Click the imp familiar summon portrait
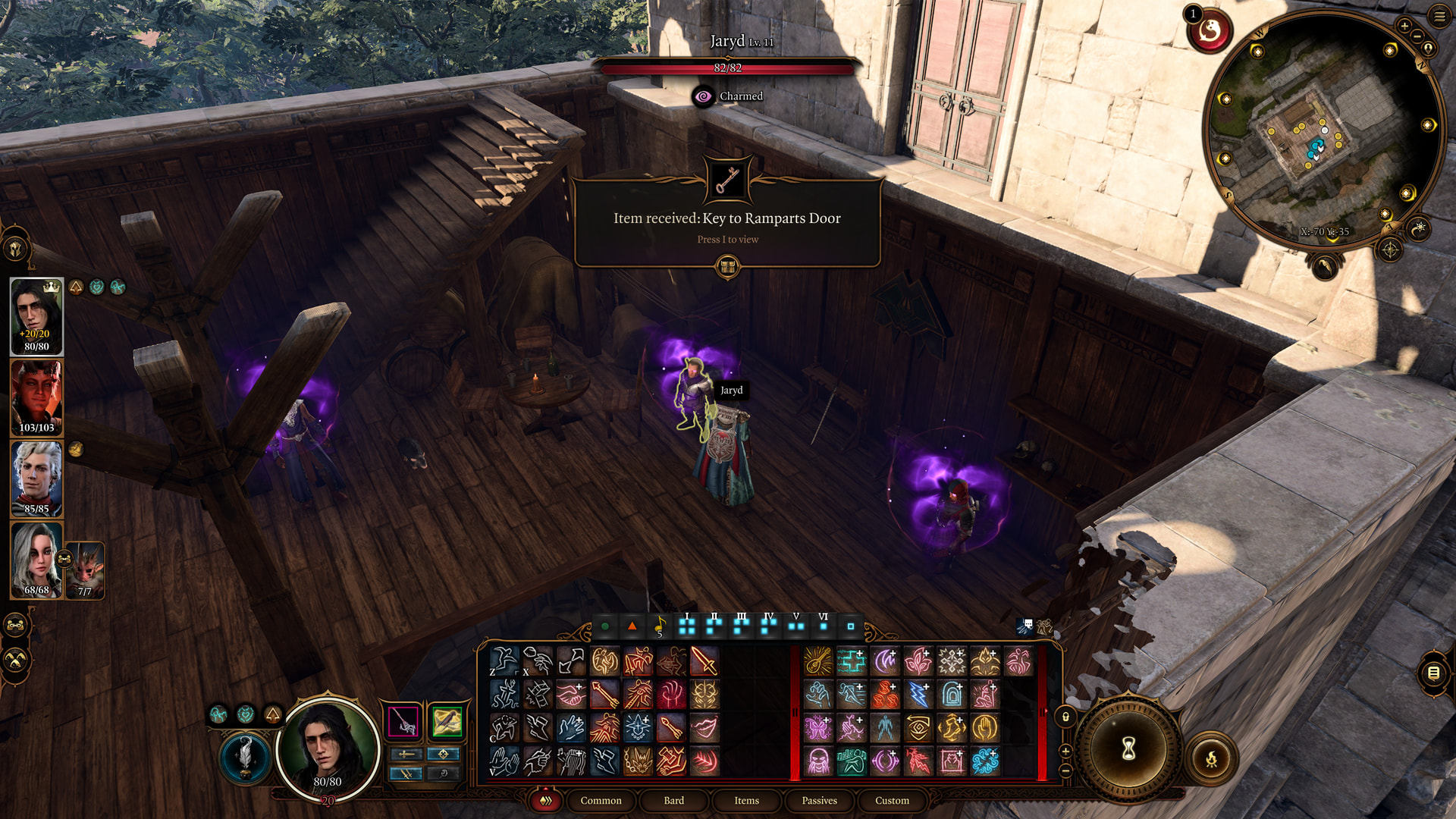 (86, 570)
